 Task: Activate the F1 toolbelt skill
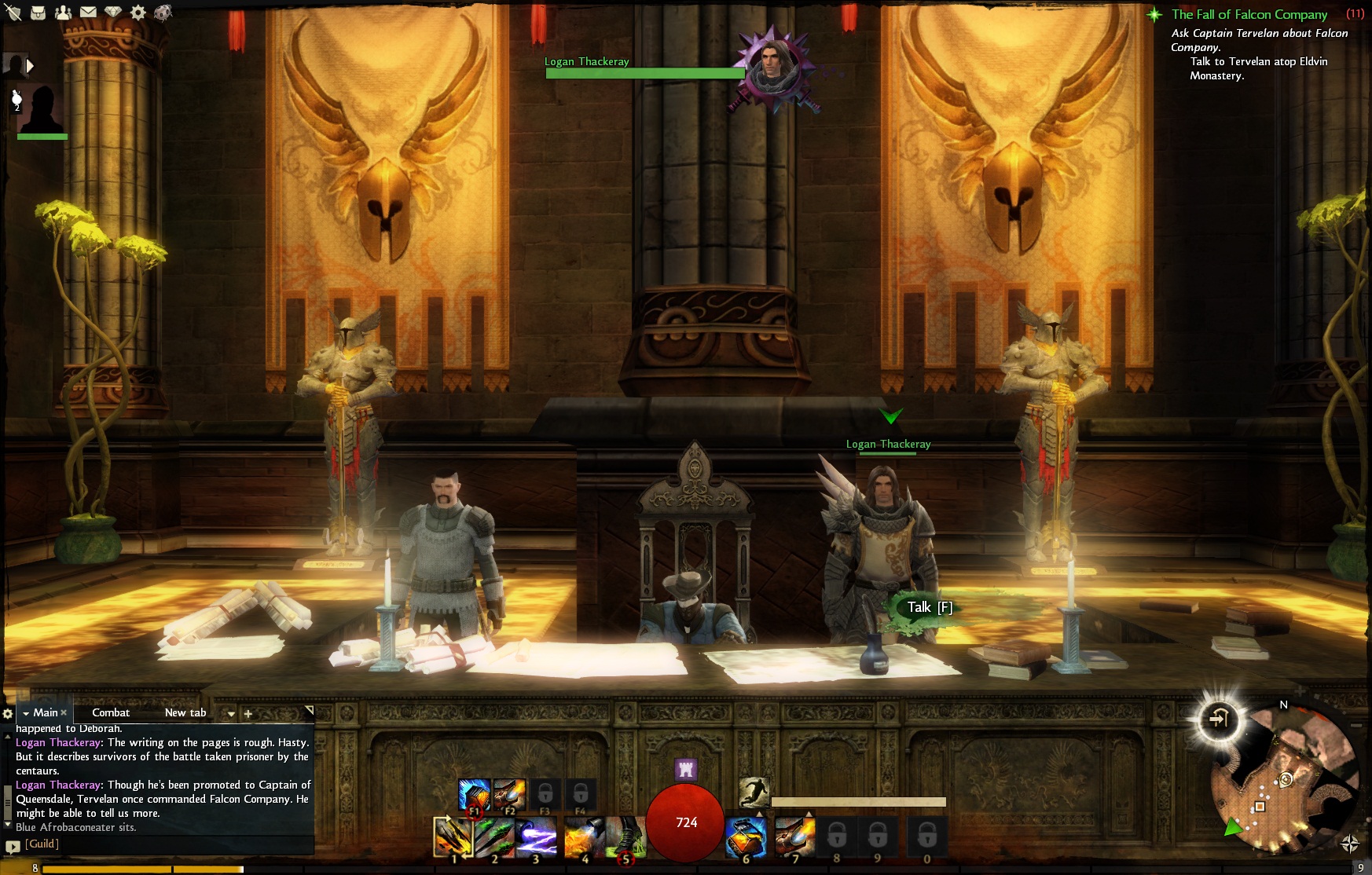coord(474,796)
